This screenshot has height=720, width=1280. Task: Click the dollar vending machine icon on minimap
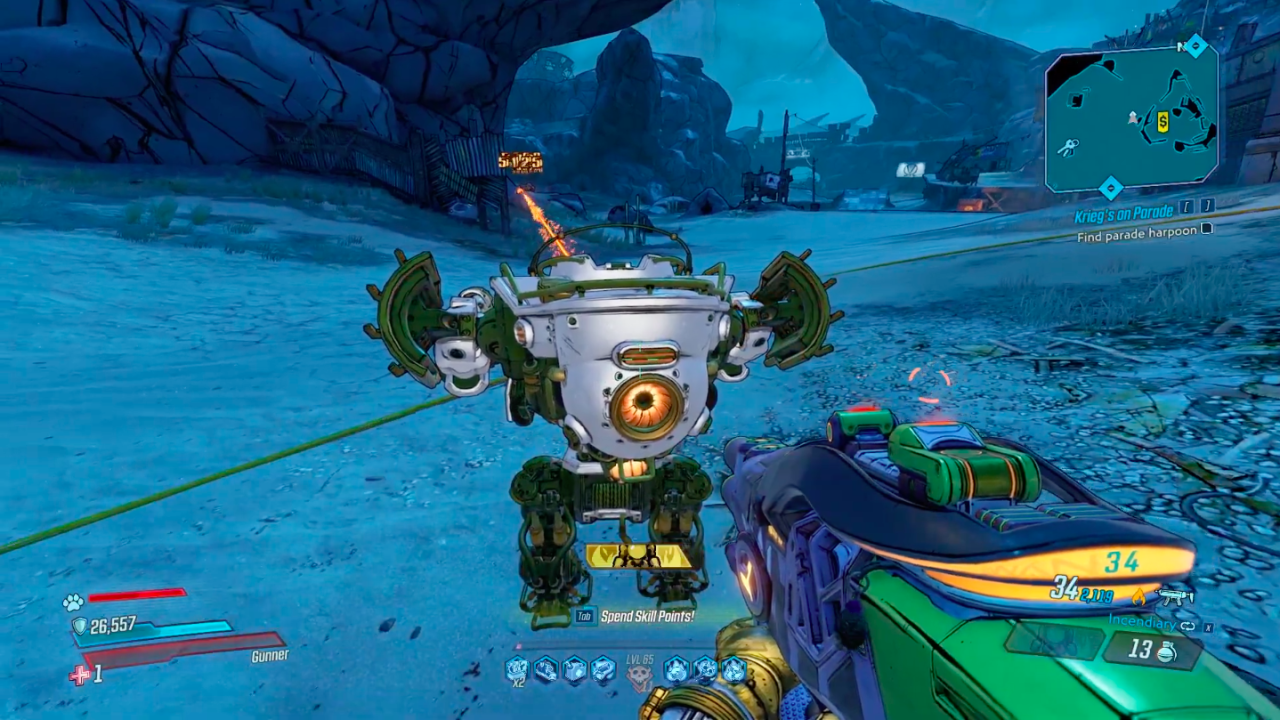1162,122
